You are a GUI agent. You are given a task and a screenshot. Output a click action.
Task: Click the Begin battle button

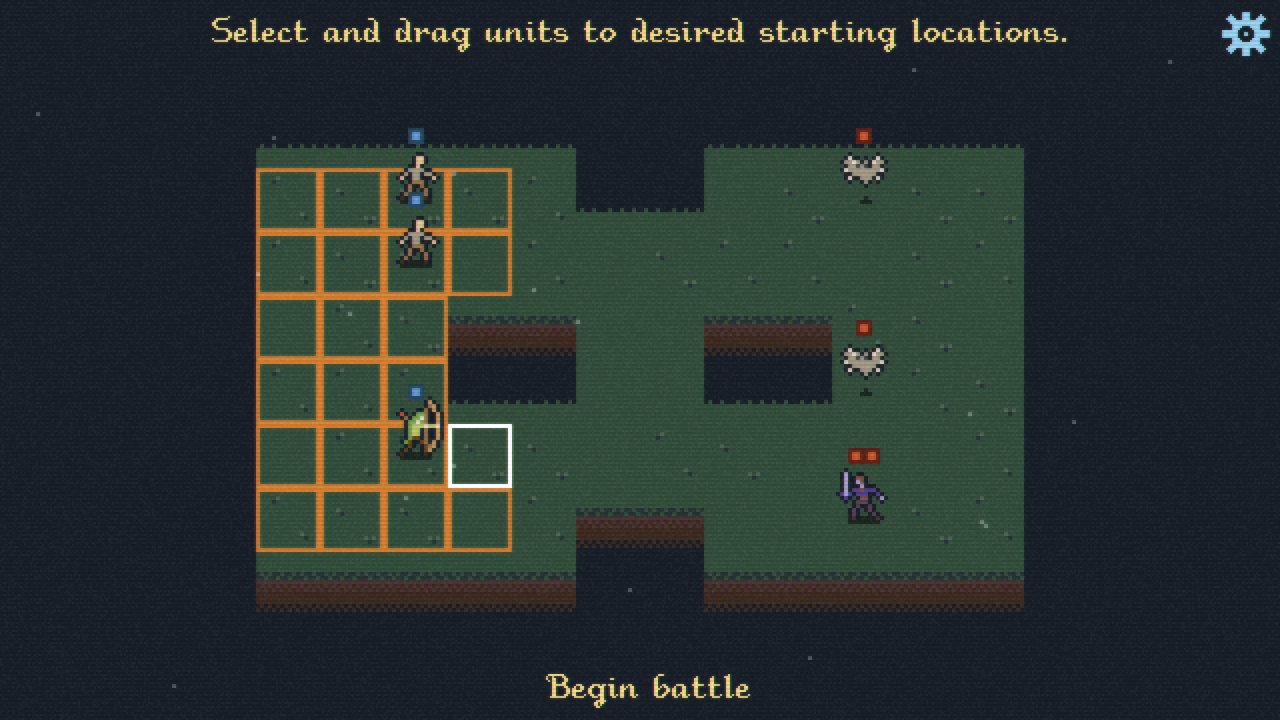(648, 688)
